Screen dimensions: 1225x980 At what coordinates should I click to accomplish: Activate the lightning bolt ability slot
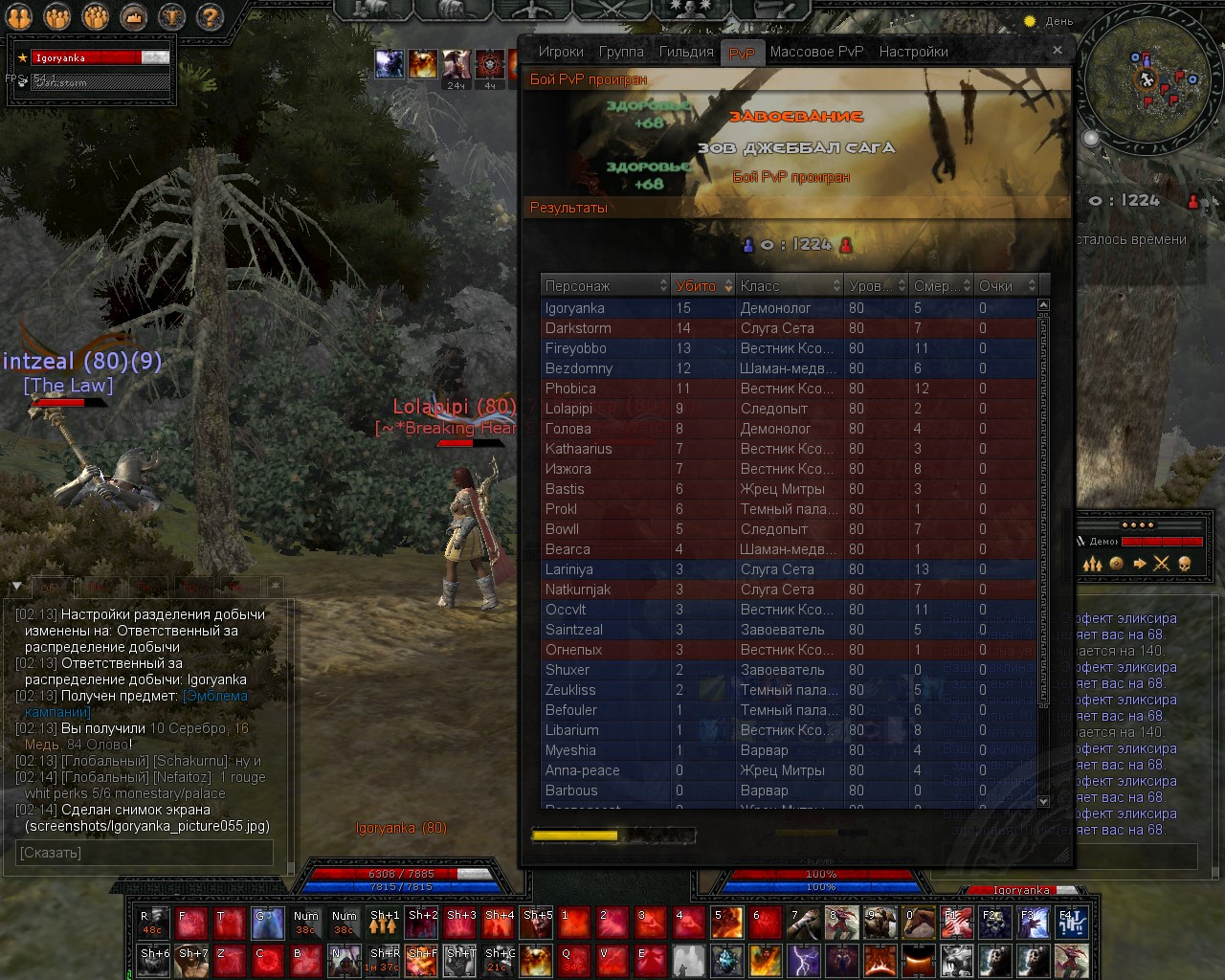point(804,959)
